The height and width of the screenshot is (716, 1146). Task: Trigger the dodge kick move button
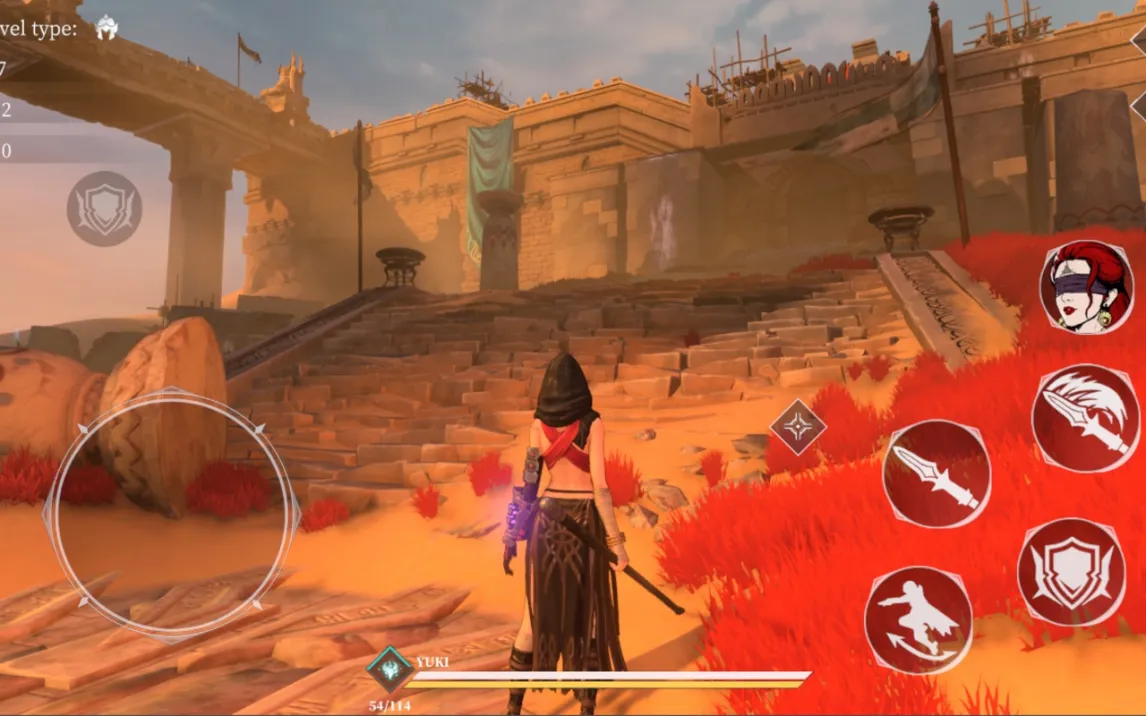pyautogui.click(x=918, y=620)
